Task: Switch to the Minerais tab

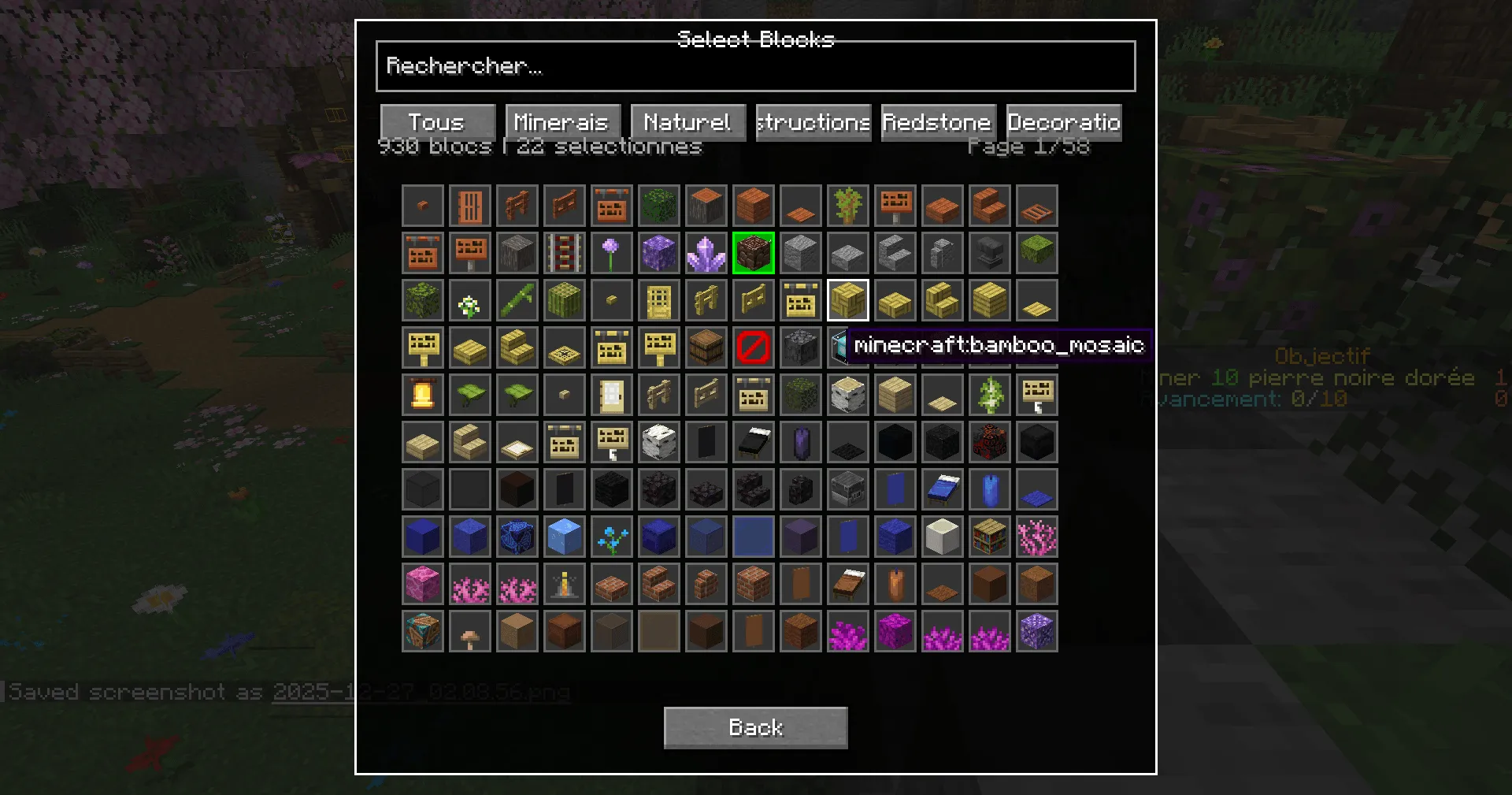Action: pos(561,122)
